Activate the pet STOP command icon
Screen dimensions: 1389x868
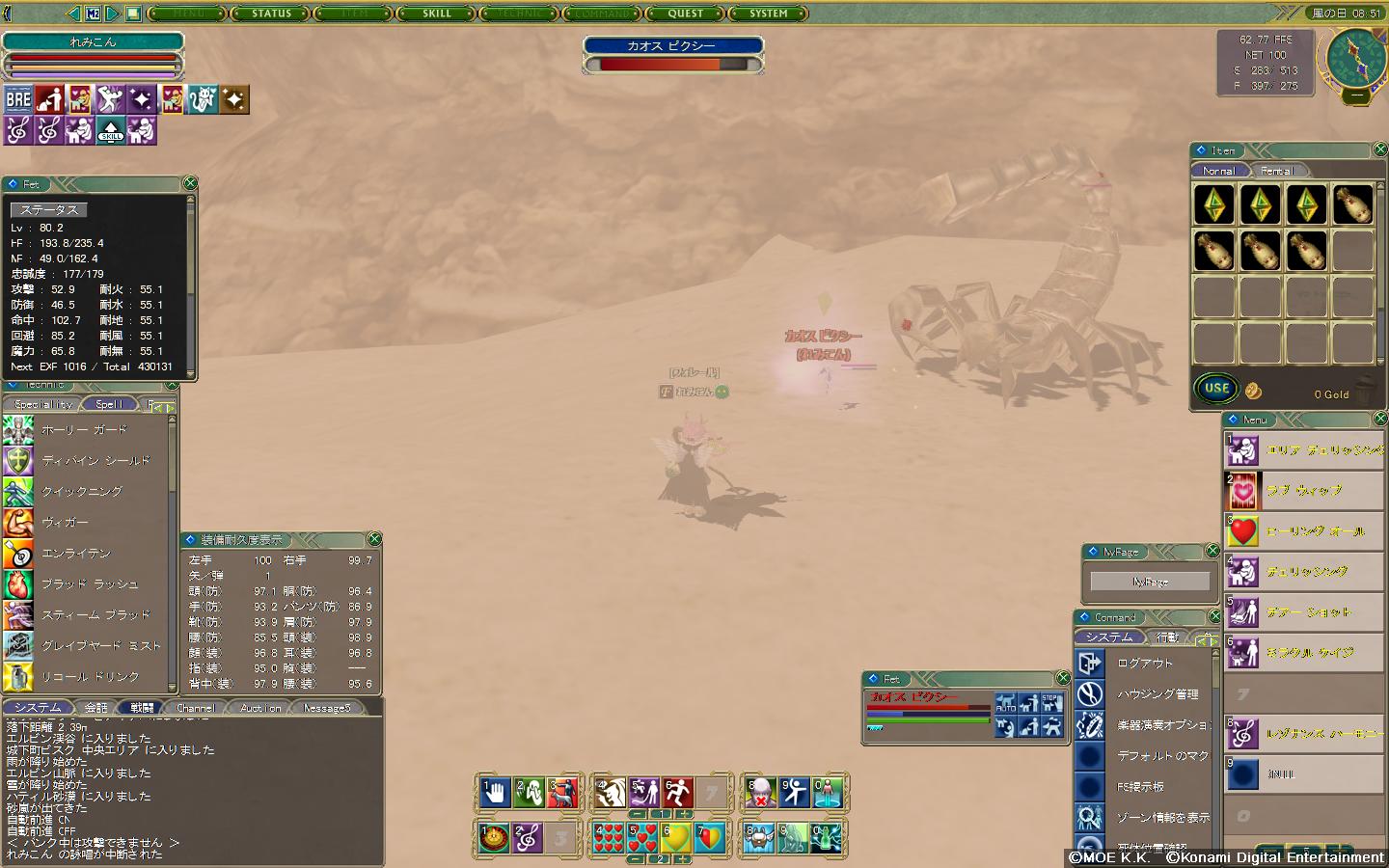click(x=1051, y=701)
